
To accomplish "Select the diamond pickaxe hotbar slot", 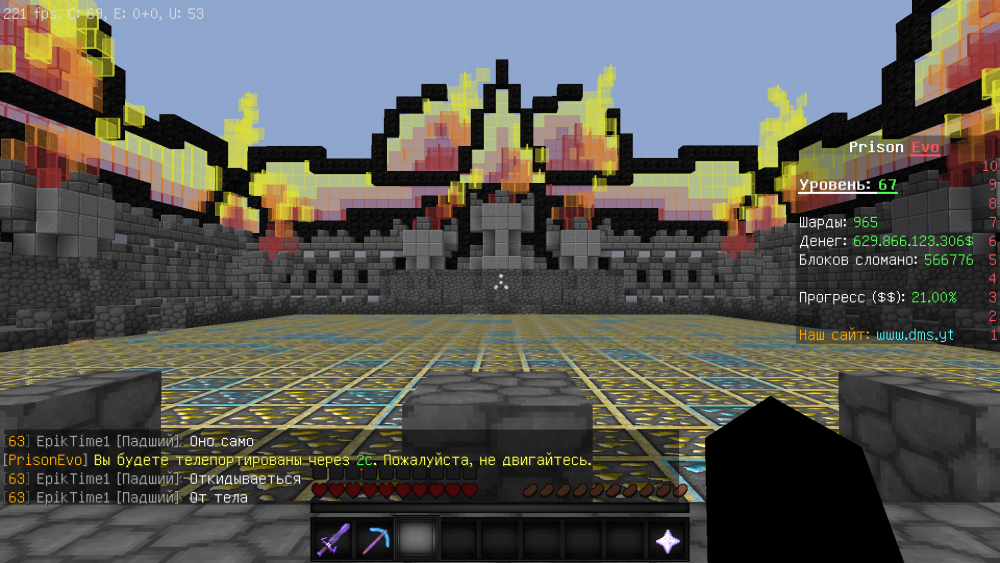I will click(x=375, y=541).
